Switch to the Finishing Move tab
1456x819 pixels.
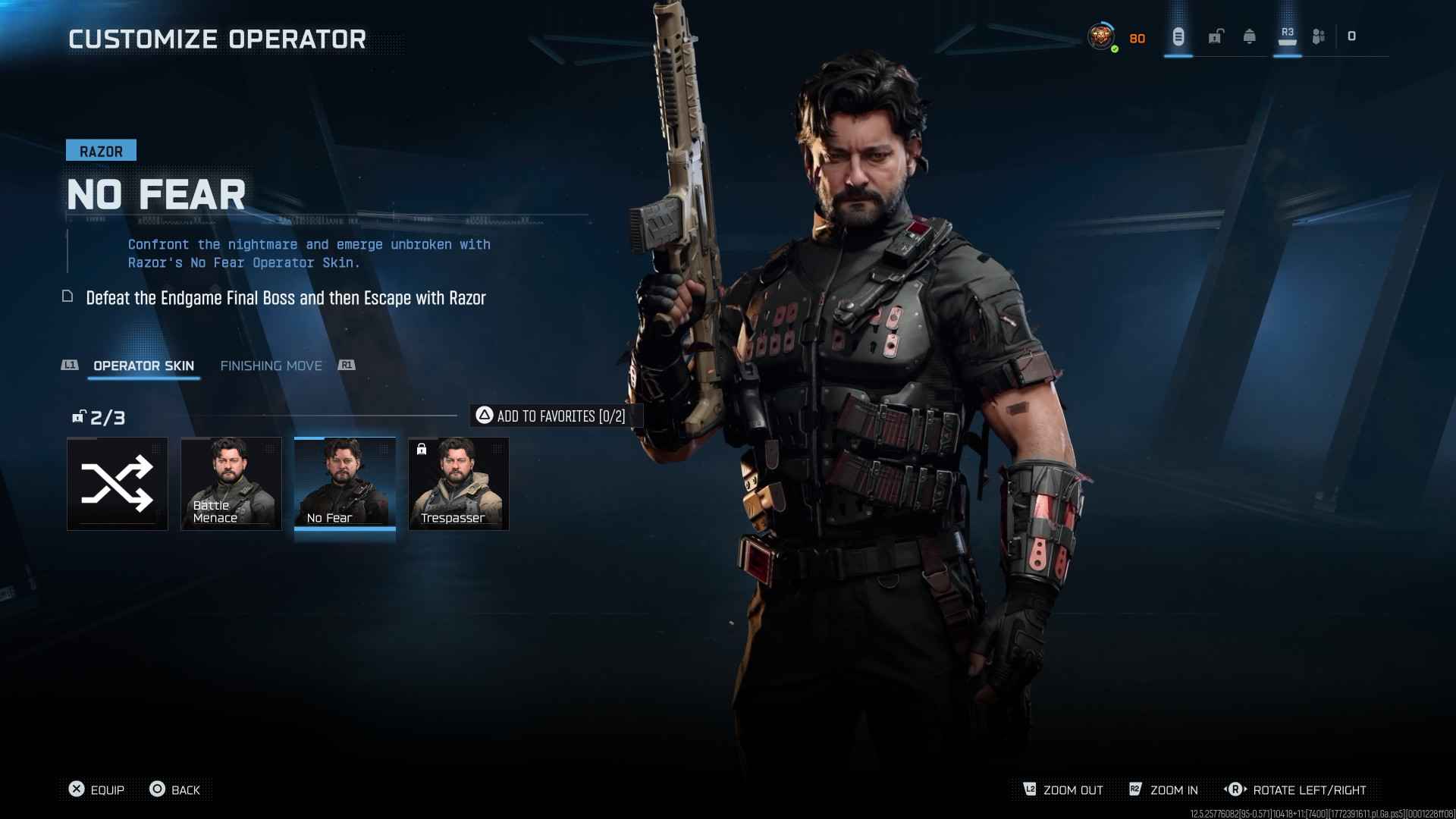271,366
